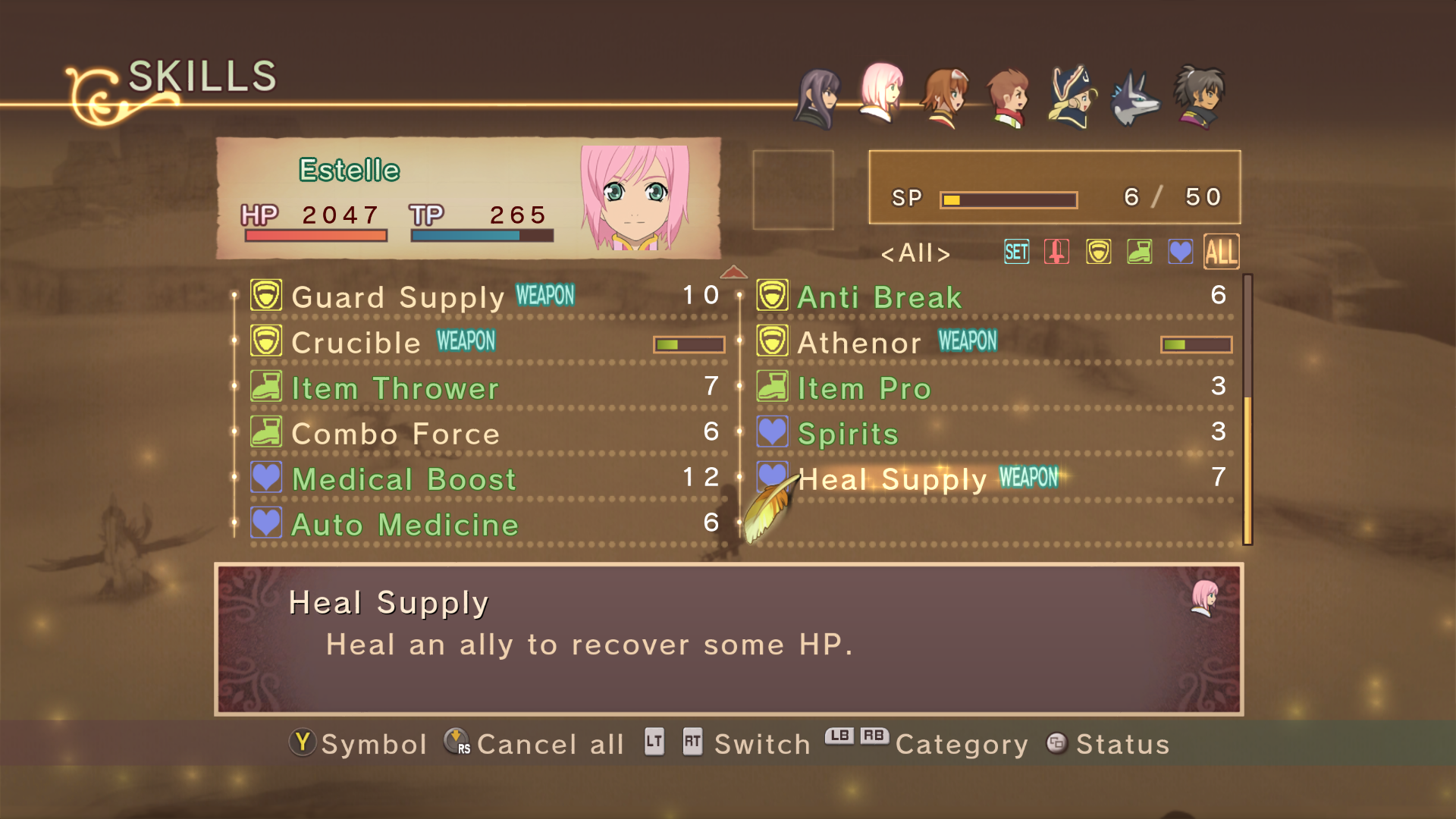The image size is (1456, 819).
Task: Toggle the Item Thrower skill
Action: pyautogui.click(x=394, y=388)
